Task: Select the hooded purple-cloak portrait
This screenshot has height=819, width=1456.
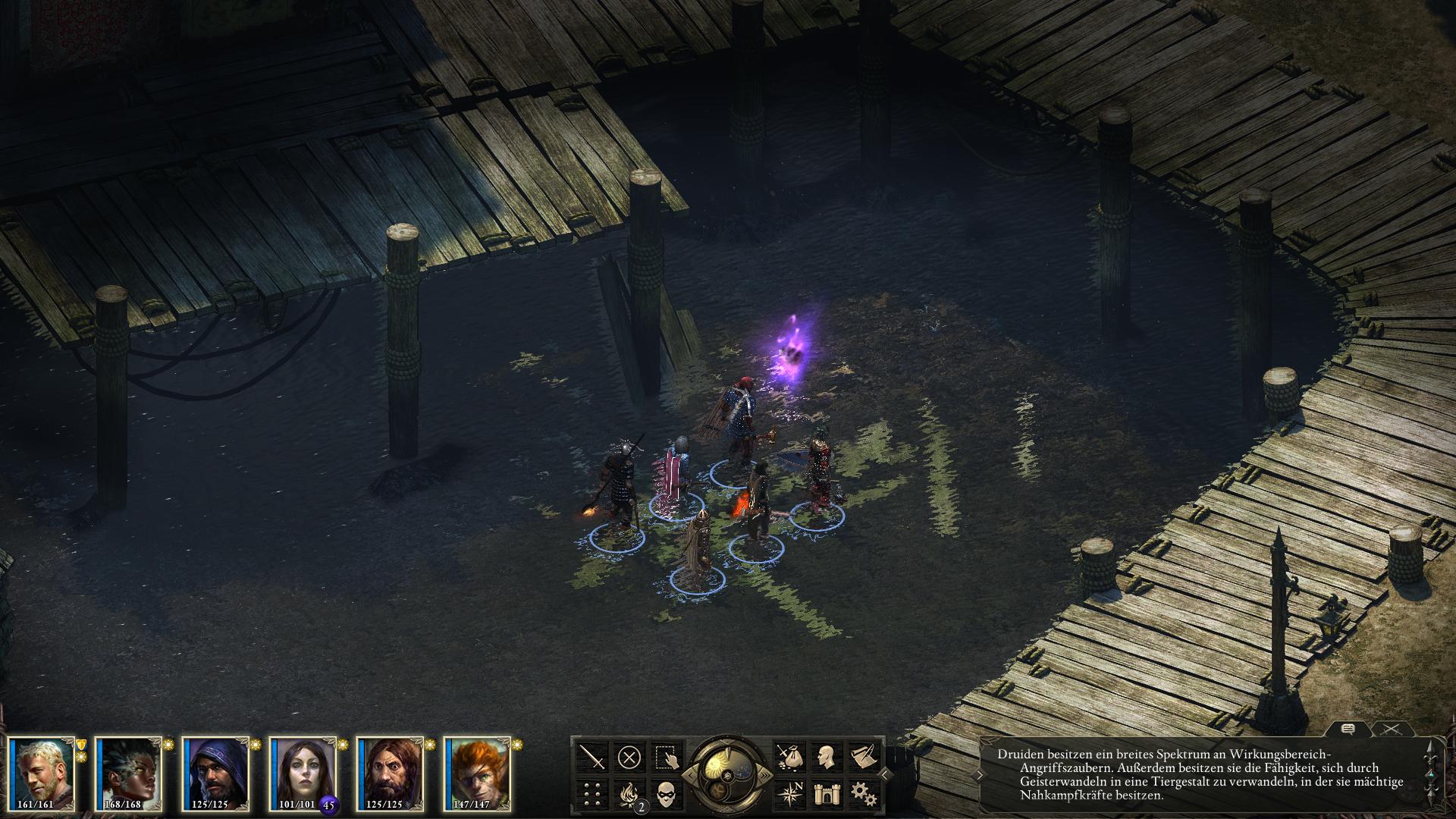Action: coord(217,773)
